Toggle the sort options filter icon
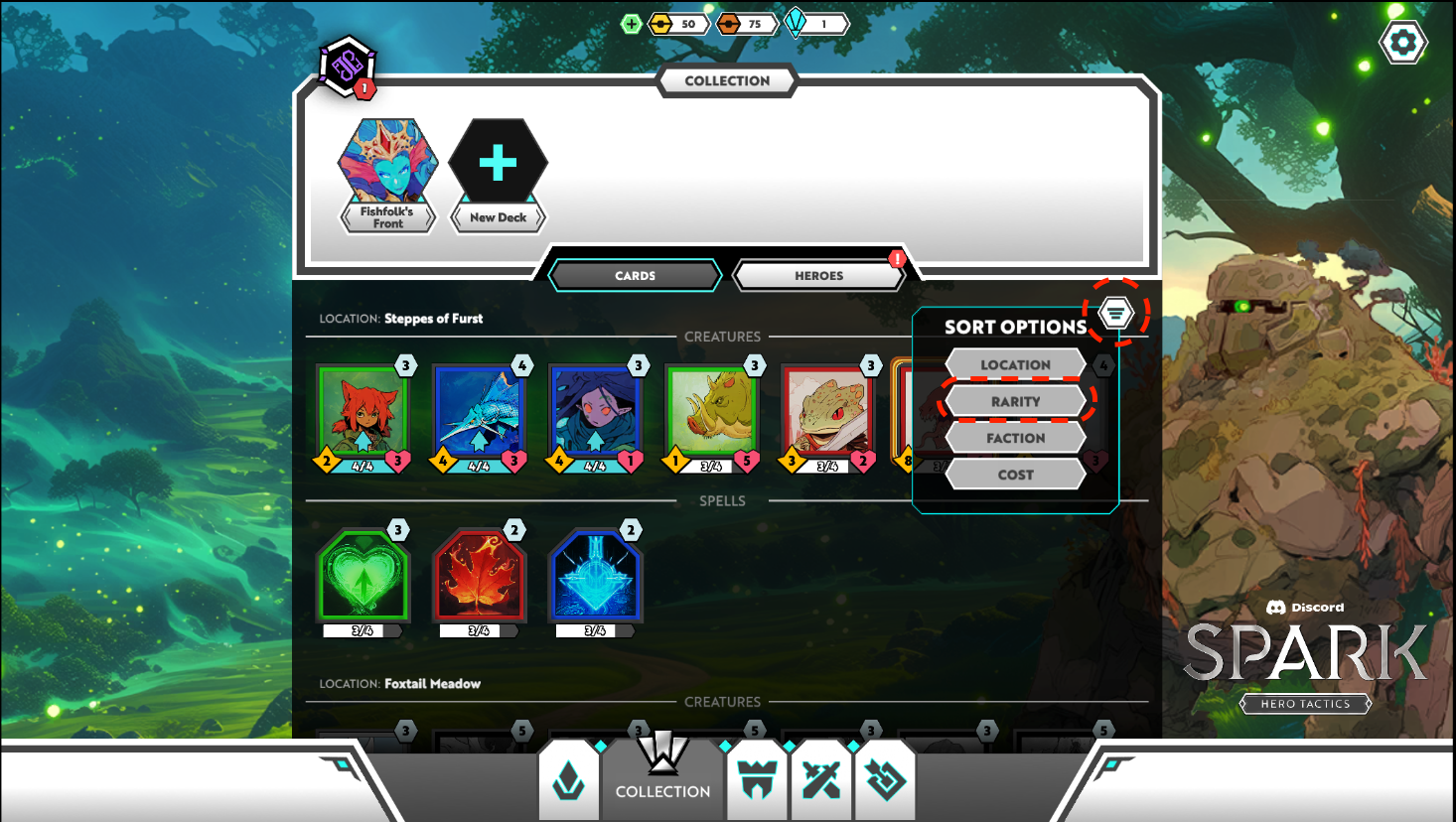The width and height of the screenshot is (1456, 822). pos(1115,314)
